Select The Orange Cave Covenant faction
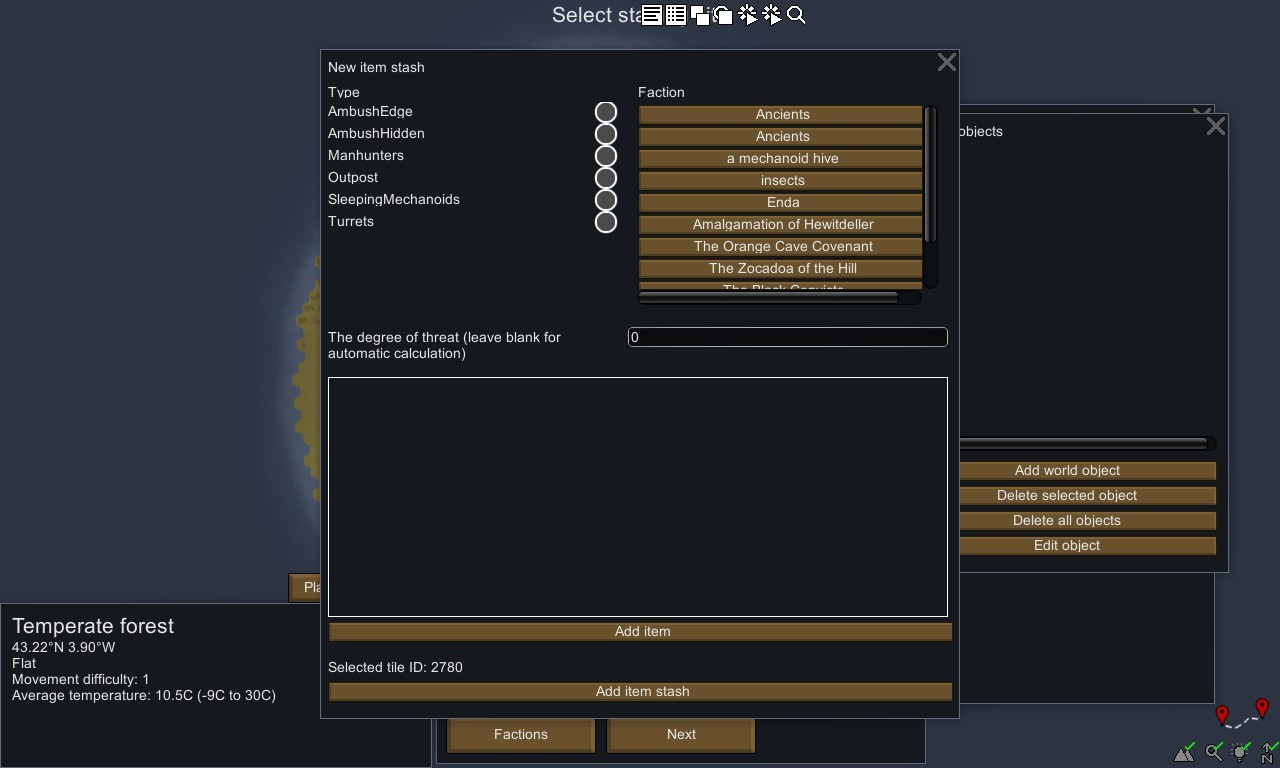Viewport: 1280px width, 768px height. click(x=781, y=247)
